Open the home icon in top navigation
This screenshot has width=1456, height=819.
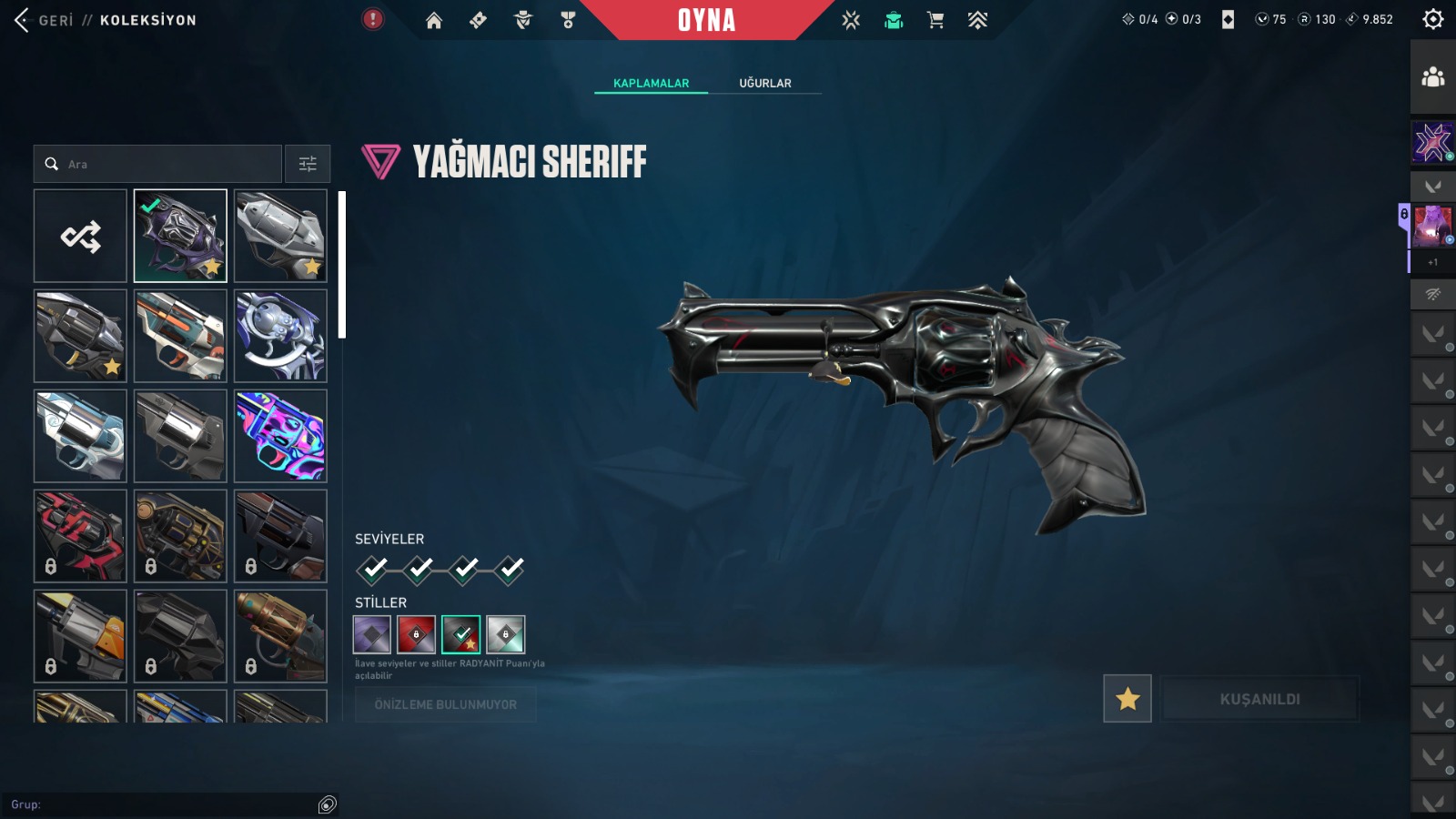(434, 20)
